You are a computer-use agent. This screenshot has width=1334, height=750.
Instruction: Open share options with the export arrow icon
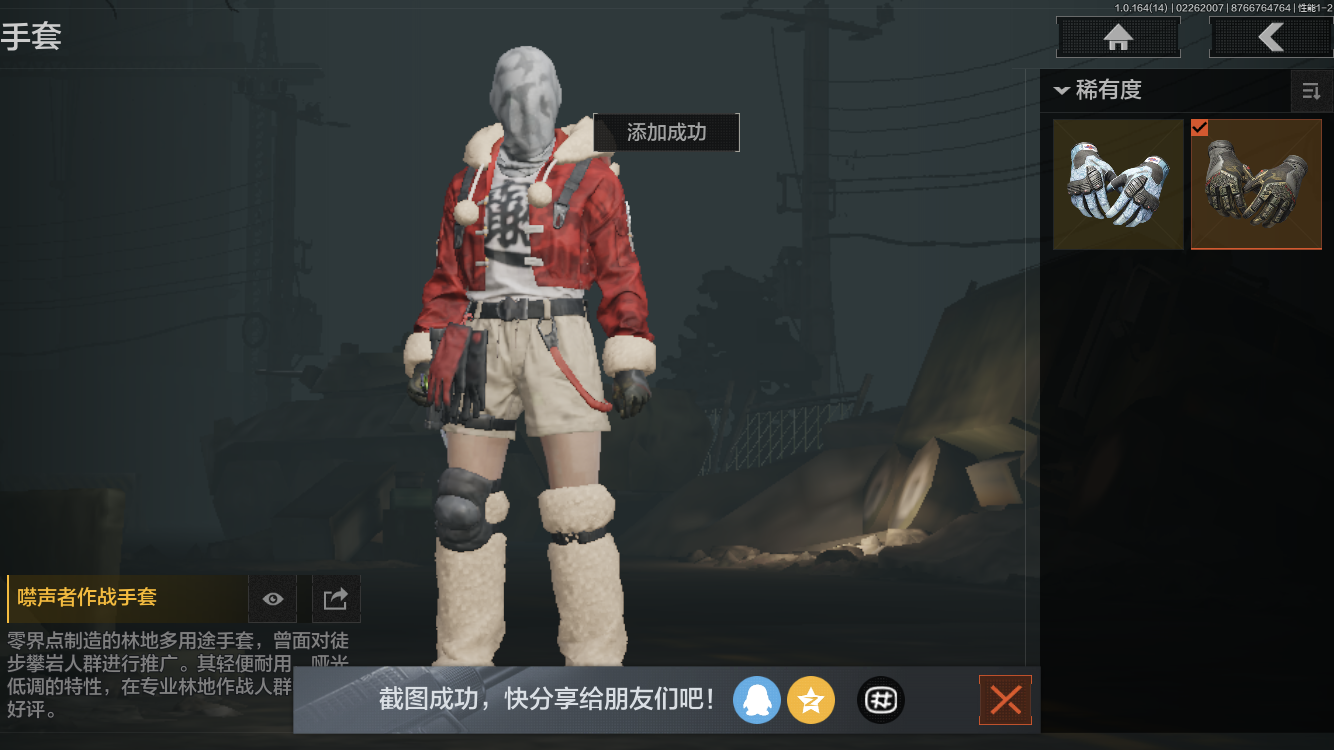tap(335, 598)
